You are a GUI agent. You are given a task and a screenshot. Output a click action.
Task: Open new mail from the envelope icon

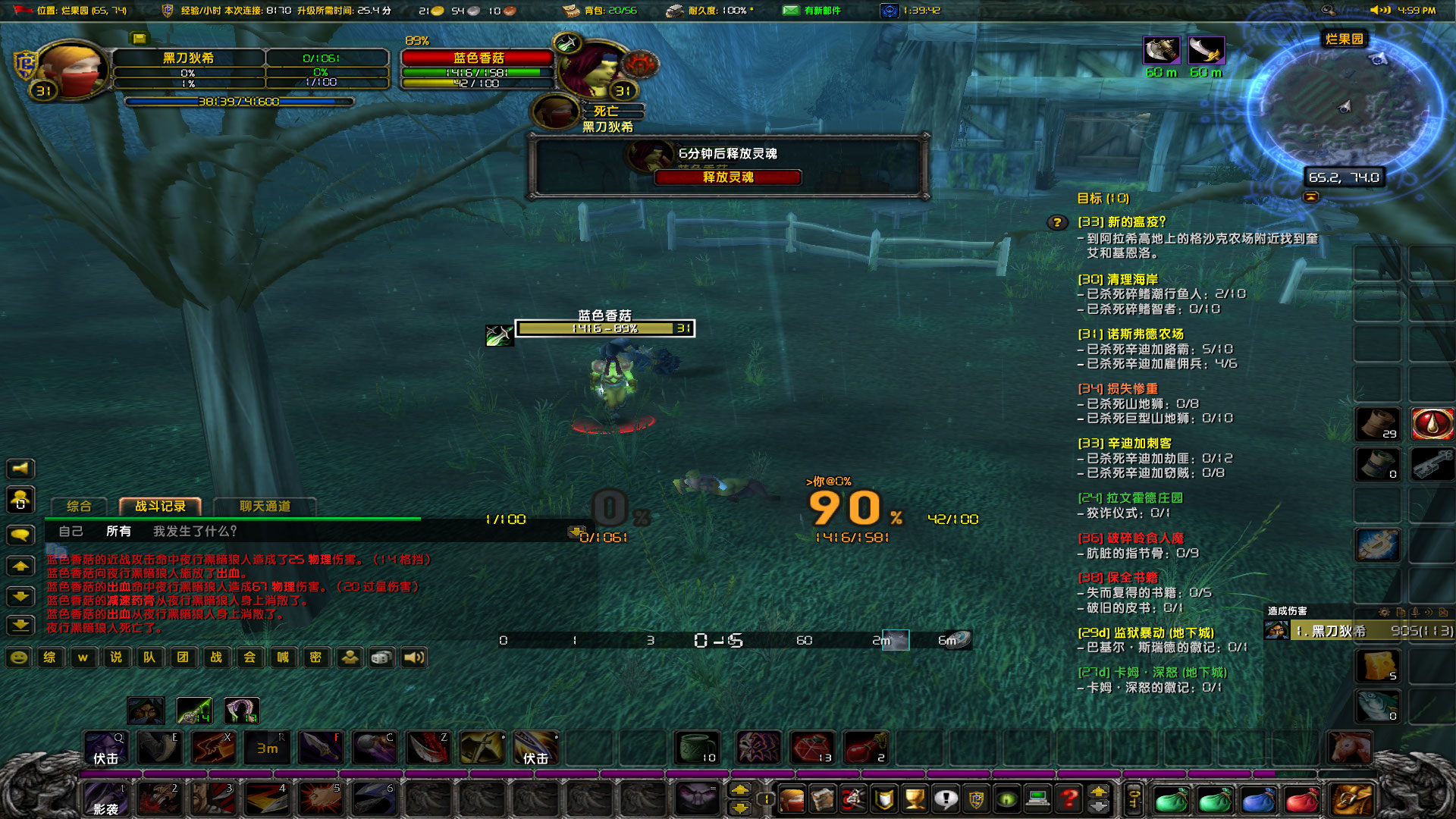click(x=789, y=11)
